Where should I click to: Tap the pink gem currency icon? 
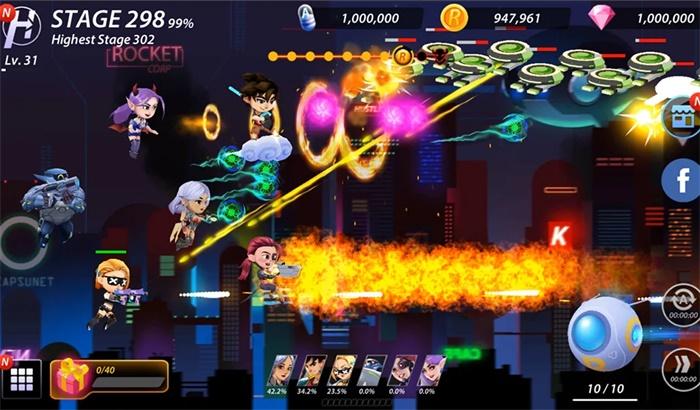click(x=601, y=17)
